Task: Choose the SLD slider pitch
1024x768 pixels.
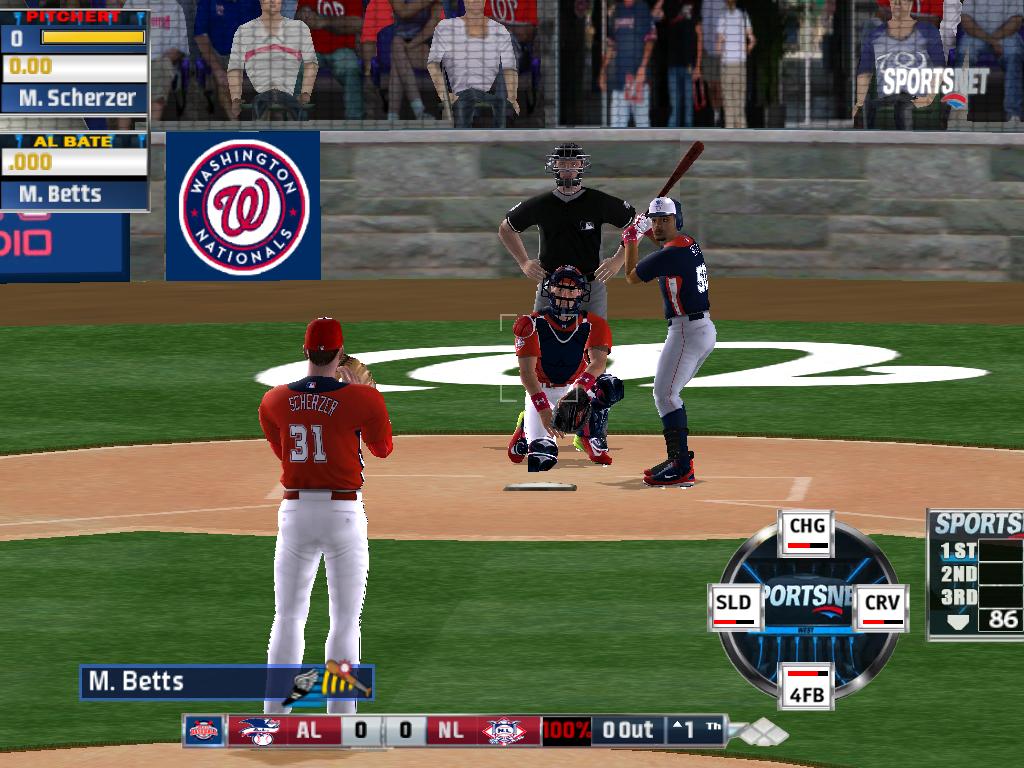Action: pos(736,607)
